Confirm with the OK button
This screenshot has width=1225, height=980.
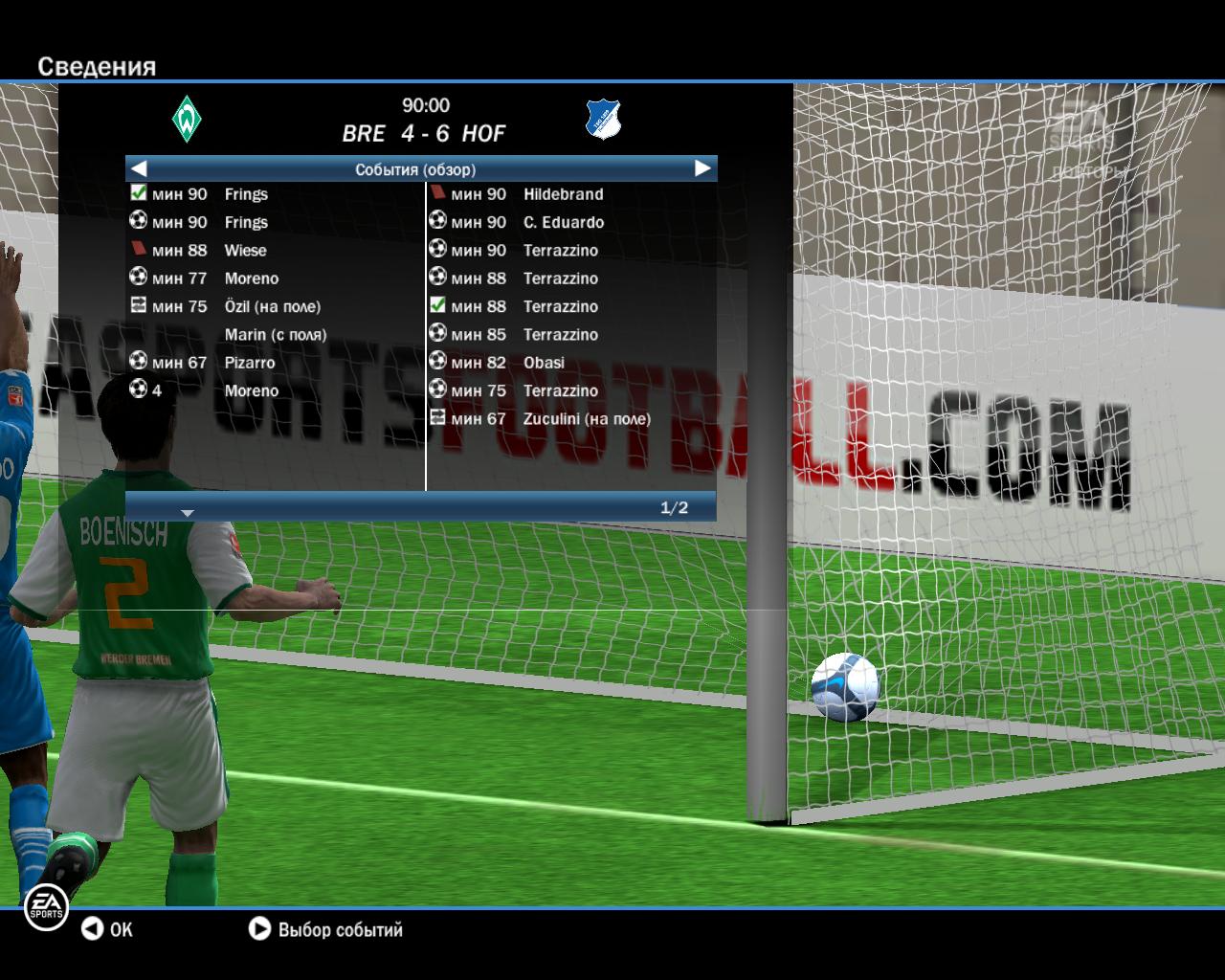[106, 929]
